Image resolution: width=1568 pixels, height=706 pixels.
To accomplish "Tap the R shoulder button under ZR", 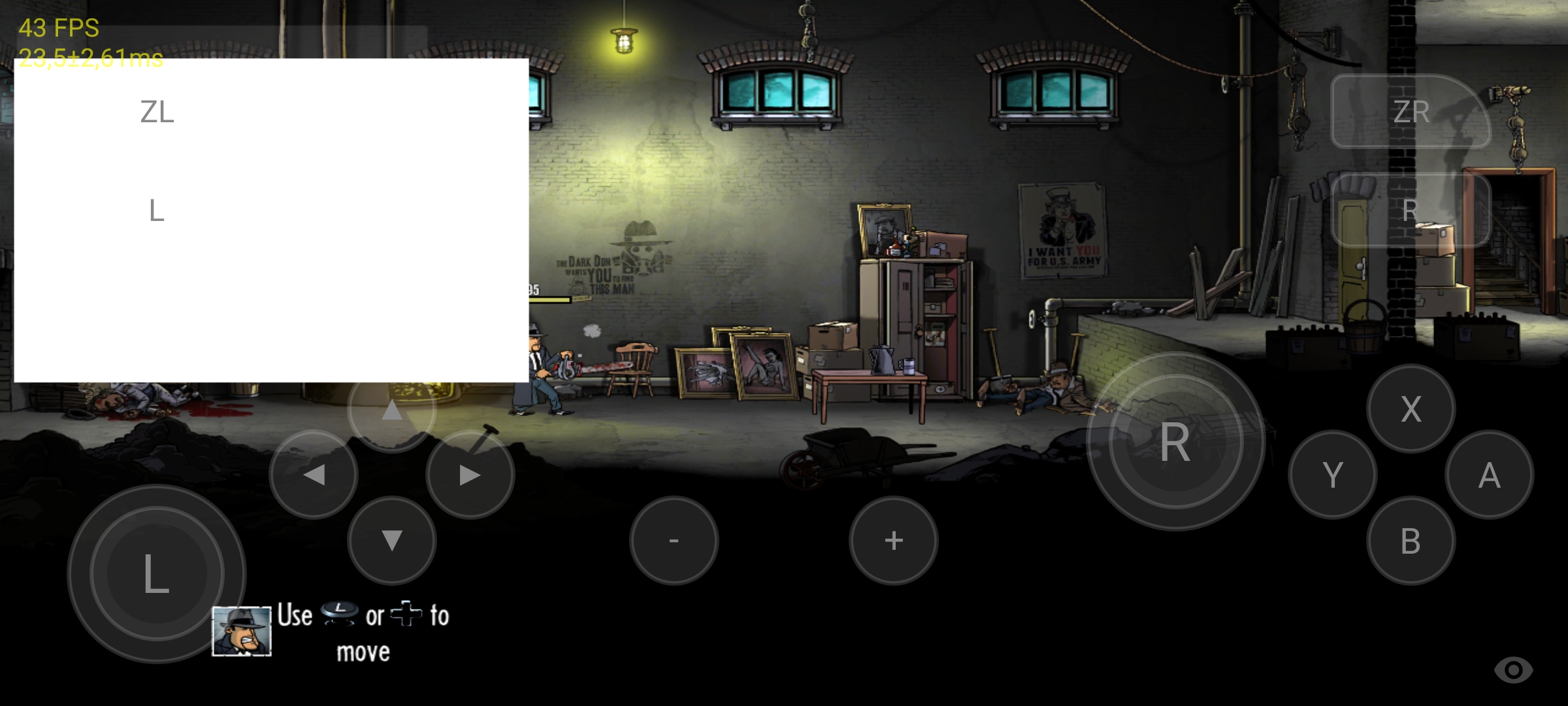I will [x=1411, y=210].
